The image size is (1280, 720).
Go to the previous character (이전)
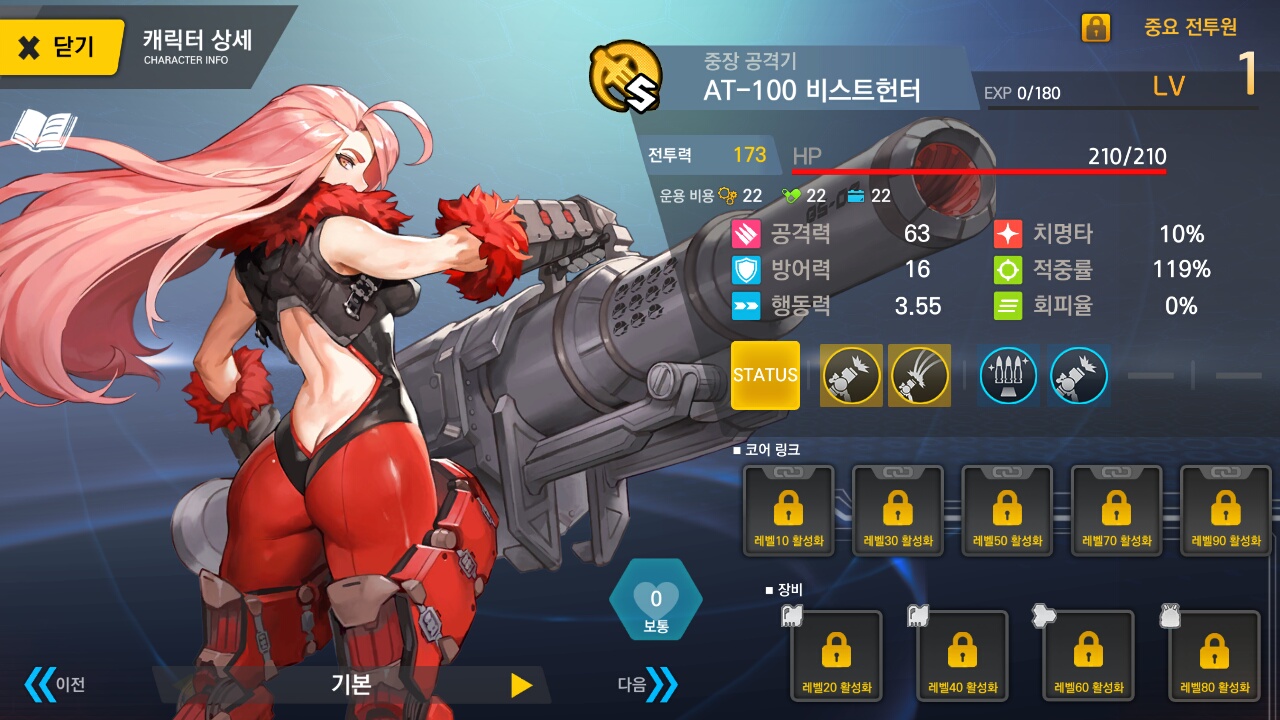[55, 685]
